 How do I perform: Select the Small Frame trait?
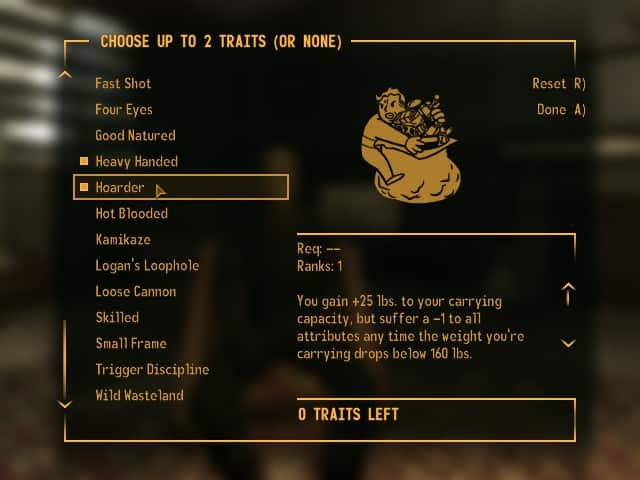(131, 343)
